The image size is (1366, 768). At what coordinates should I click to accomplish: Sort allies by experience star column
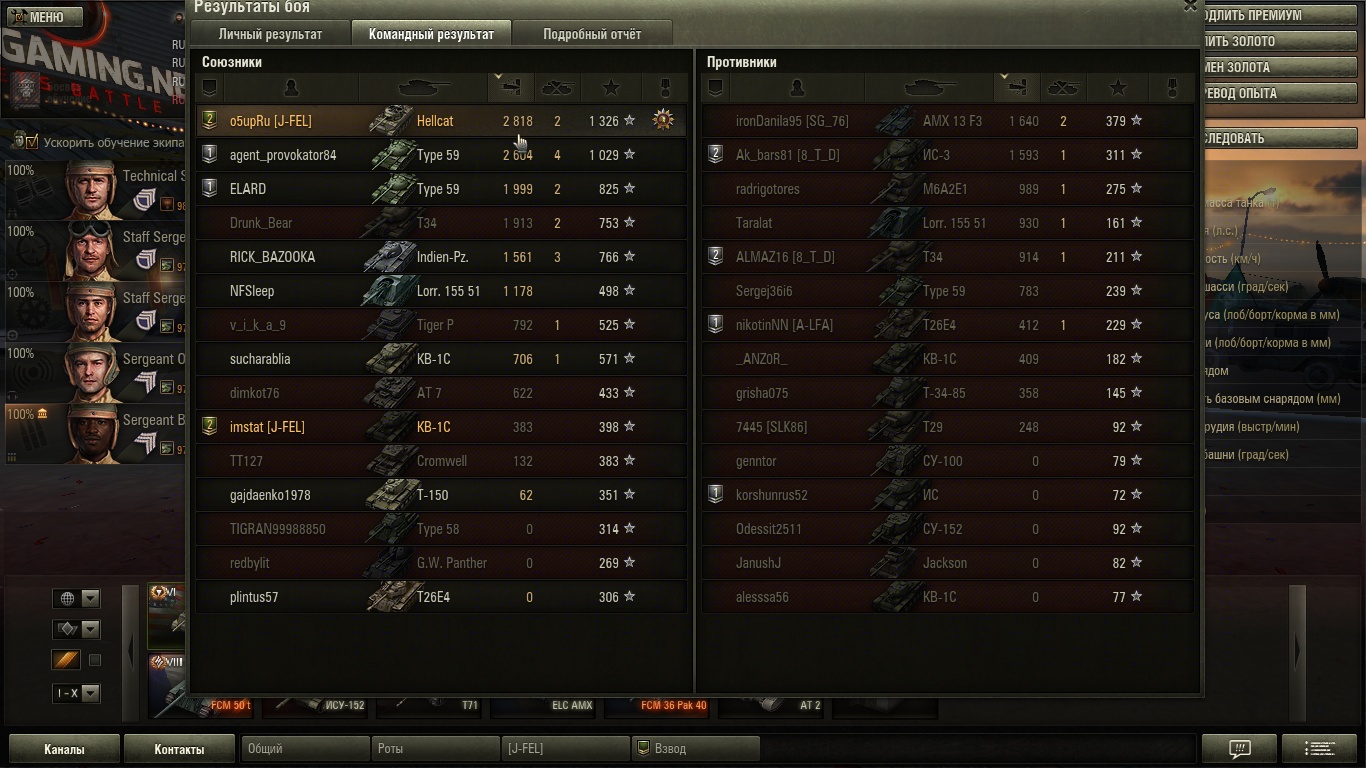tap(612, 88)
